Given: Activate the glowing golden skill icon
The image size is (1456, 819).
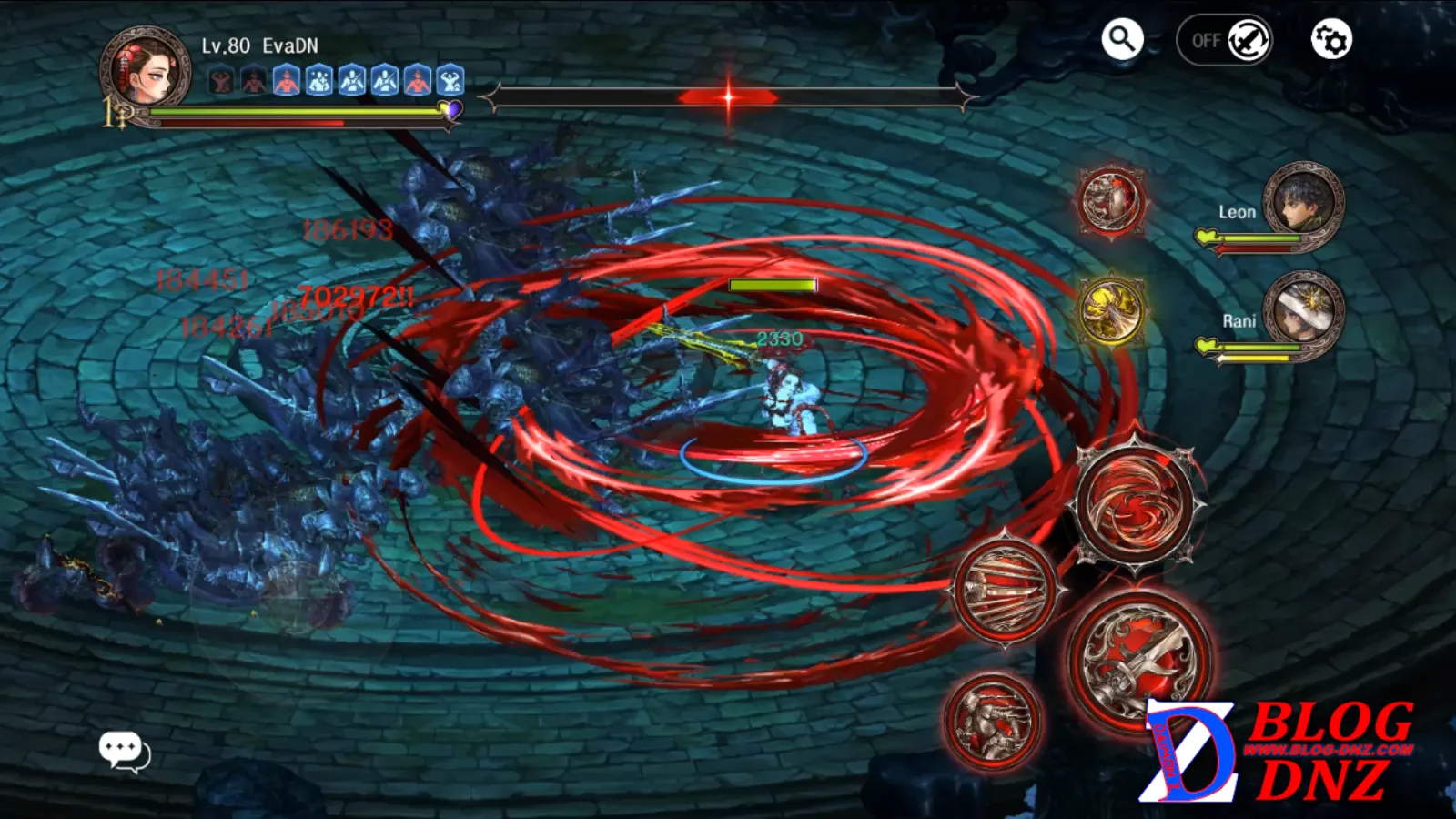Looking at the screenshot, I should coord(1110,310).
